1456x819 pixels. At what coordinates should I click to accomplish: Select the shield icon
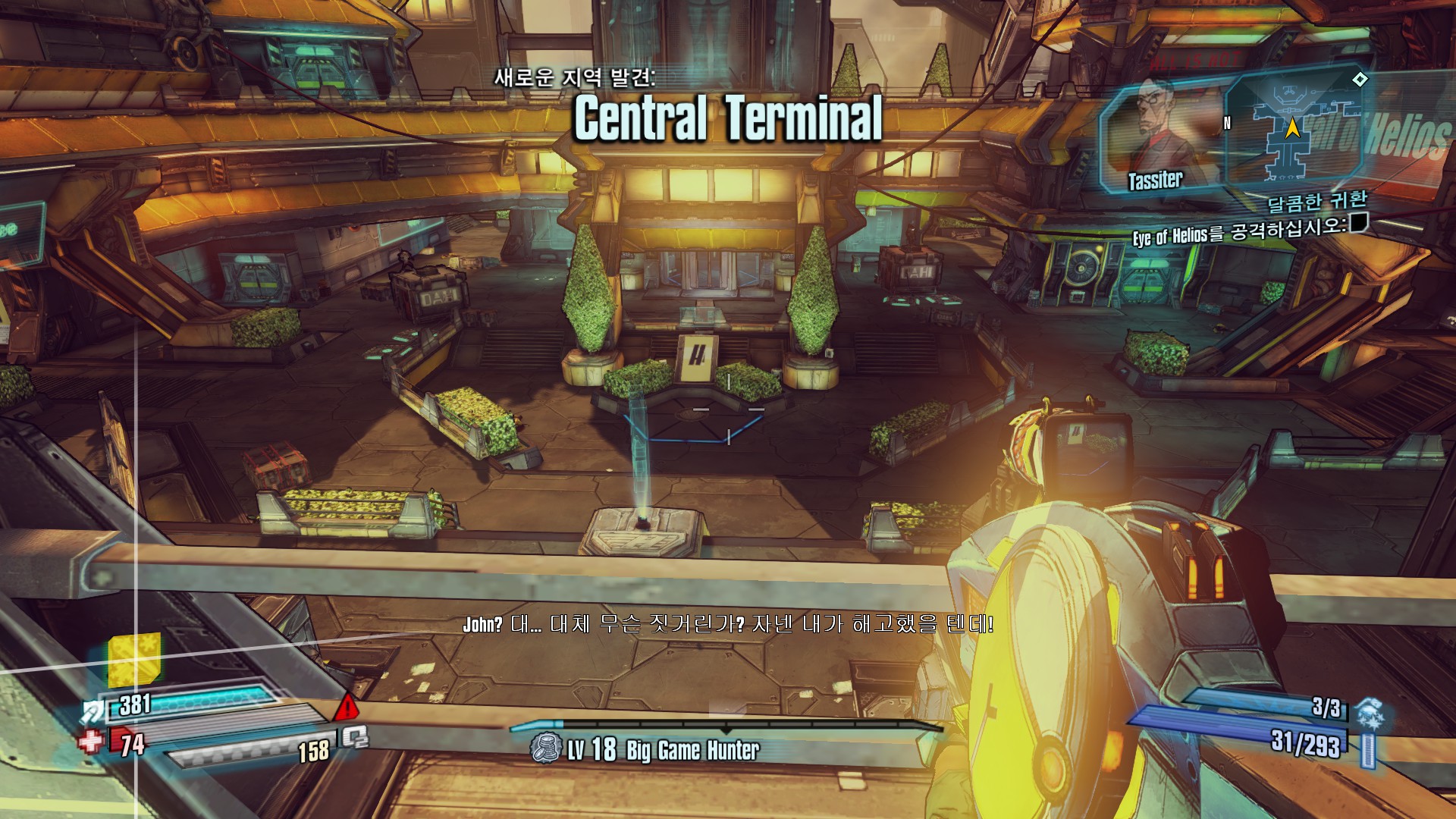tap(94, 711)
